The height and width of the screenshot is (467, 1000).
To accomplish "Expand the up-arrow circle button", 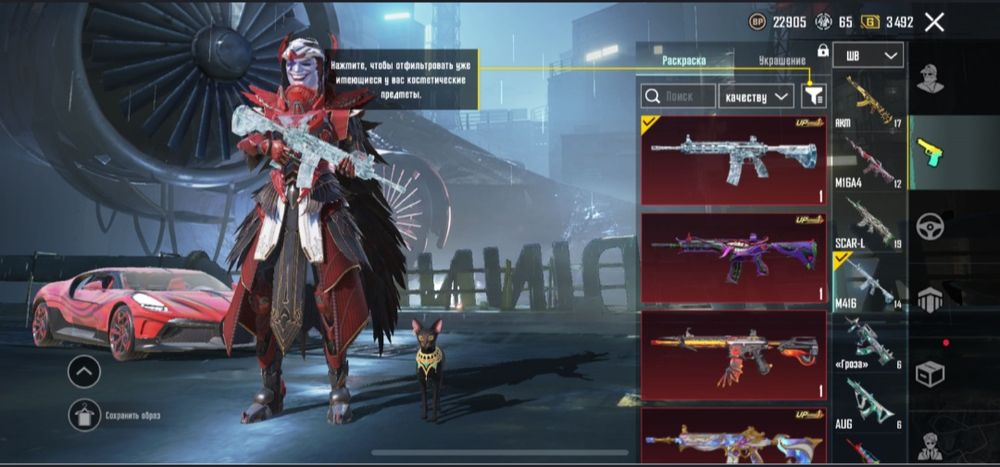I will click(84, 372).
